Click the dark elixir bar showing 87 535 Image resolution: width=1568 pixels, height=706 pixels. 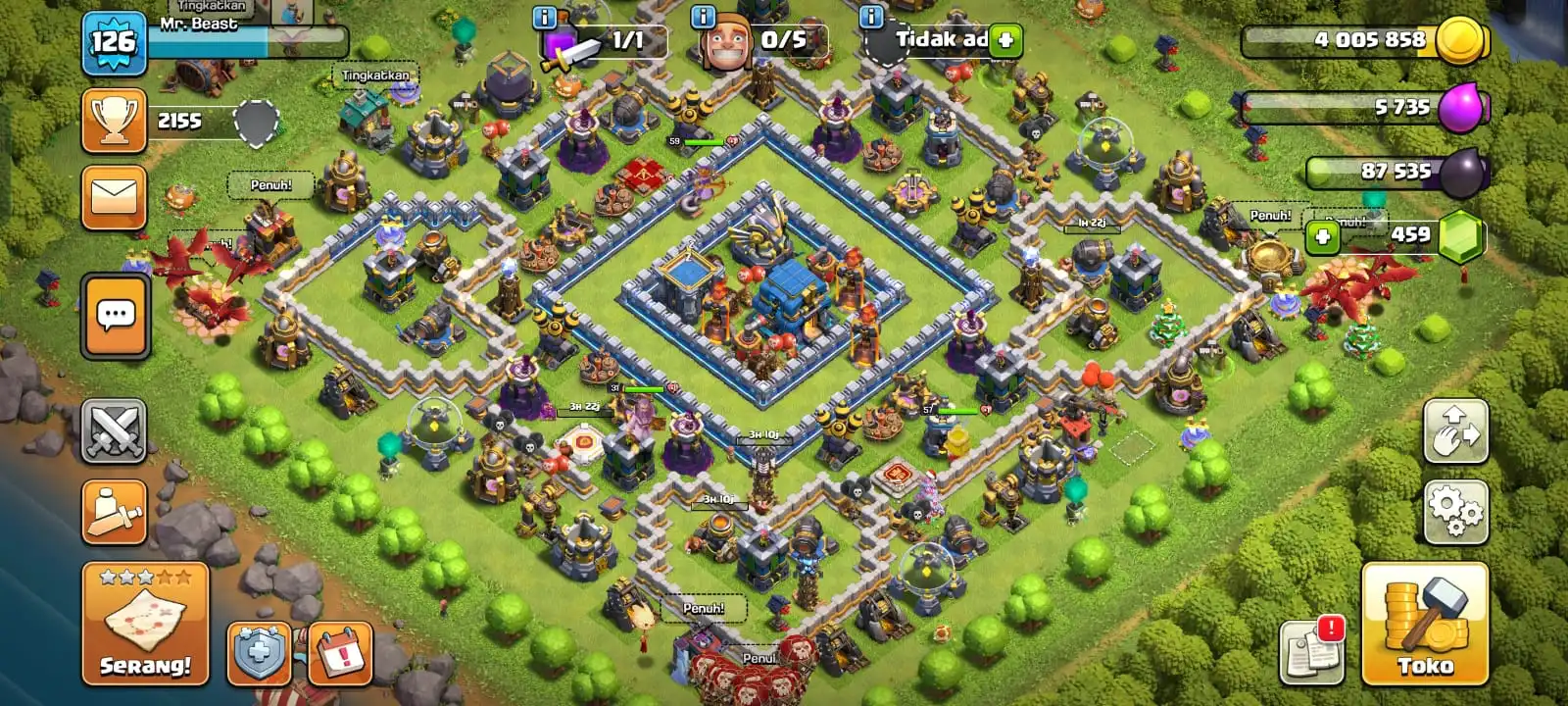point(1372,170)
